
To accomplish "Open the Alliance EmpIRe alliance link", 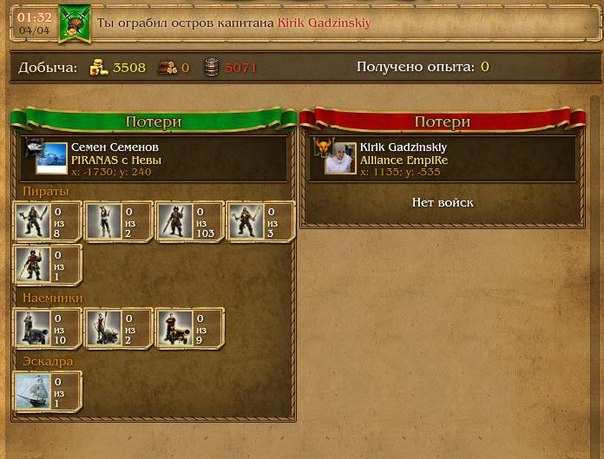I will [x=404, y=160].
